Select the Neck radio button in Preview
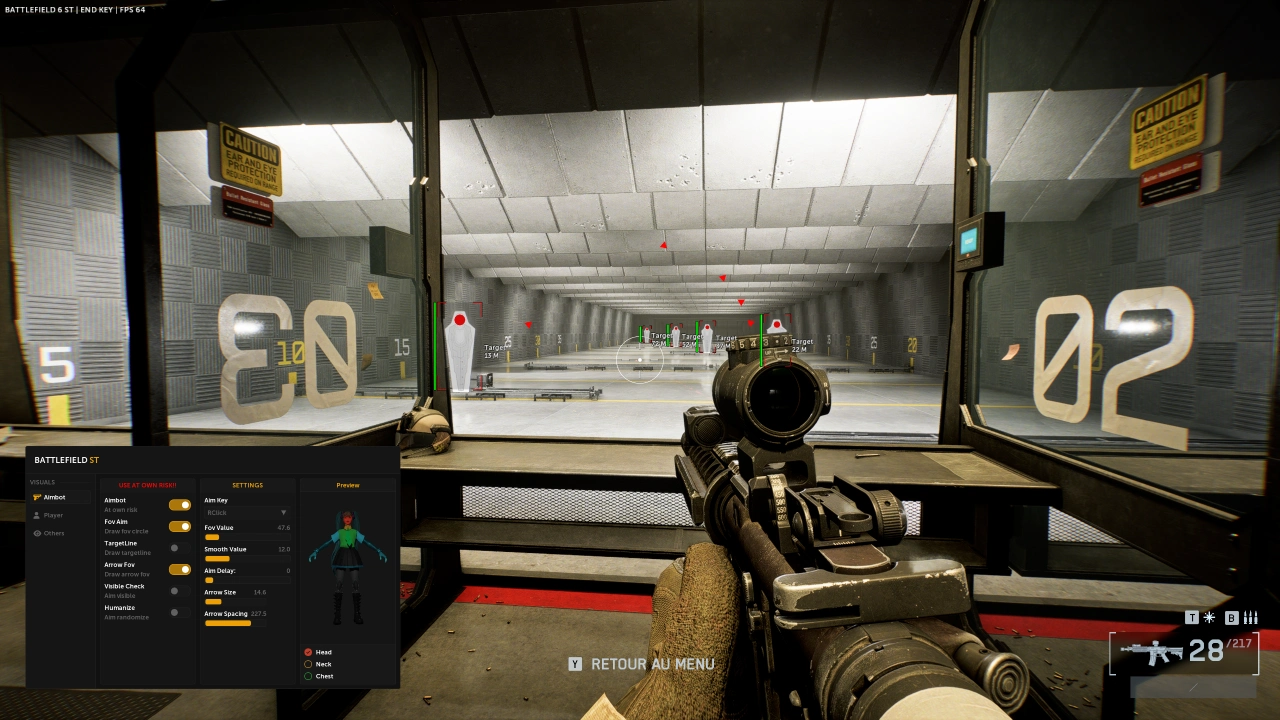Screen dimensions: 1280x720 [308, 664]
